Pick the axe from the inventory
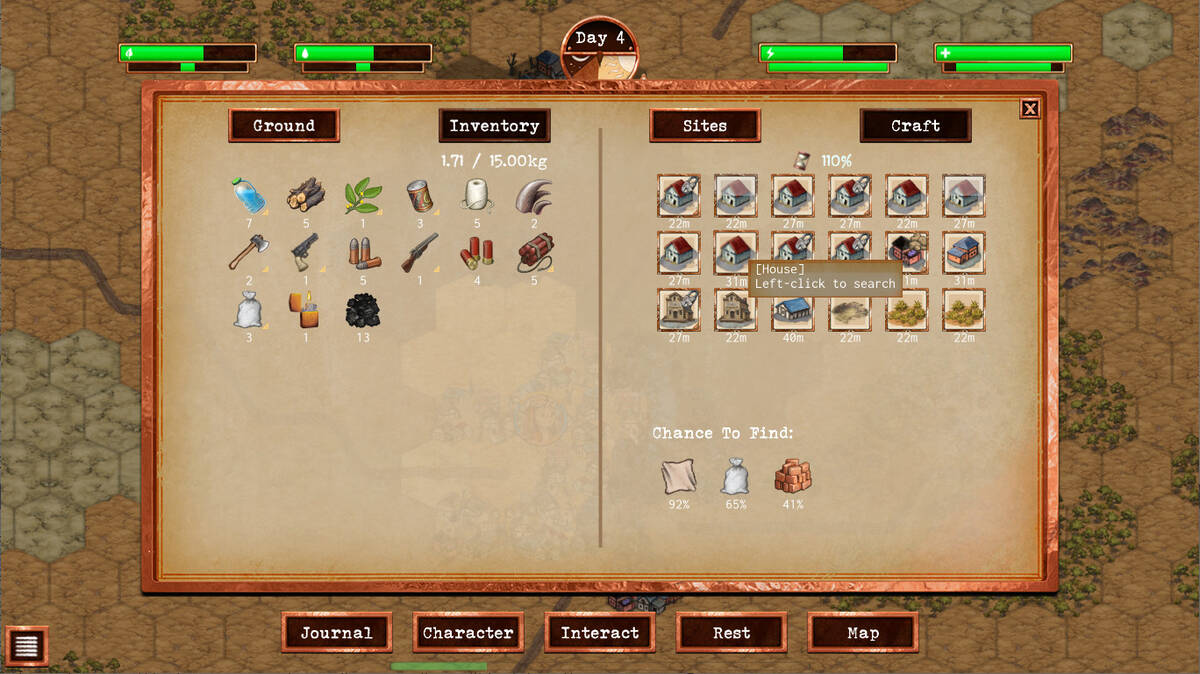Viewport: 1200px width, 674px height. (x=249, y=253)
